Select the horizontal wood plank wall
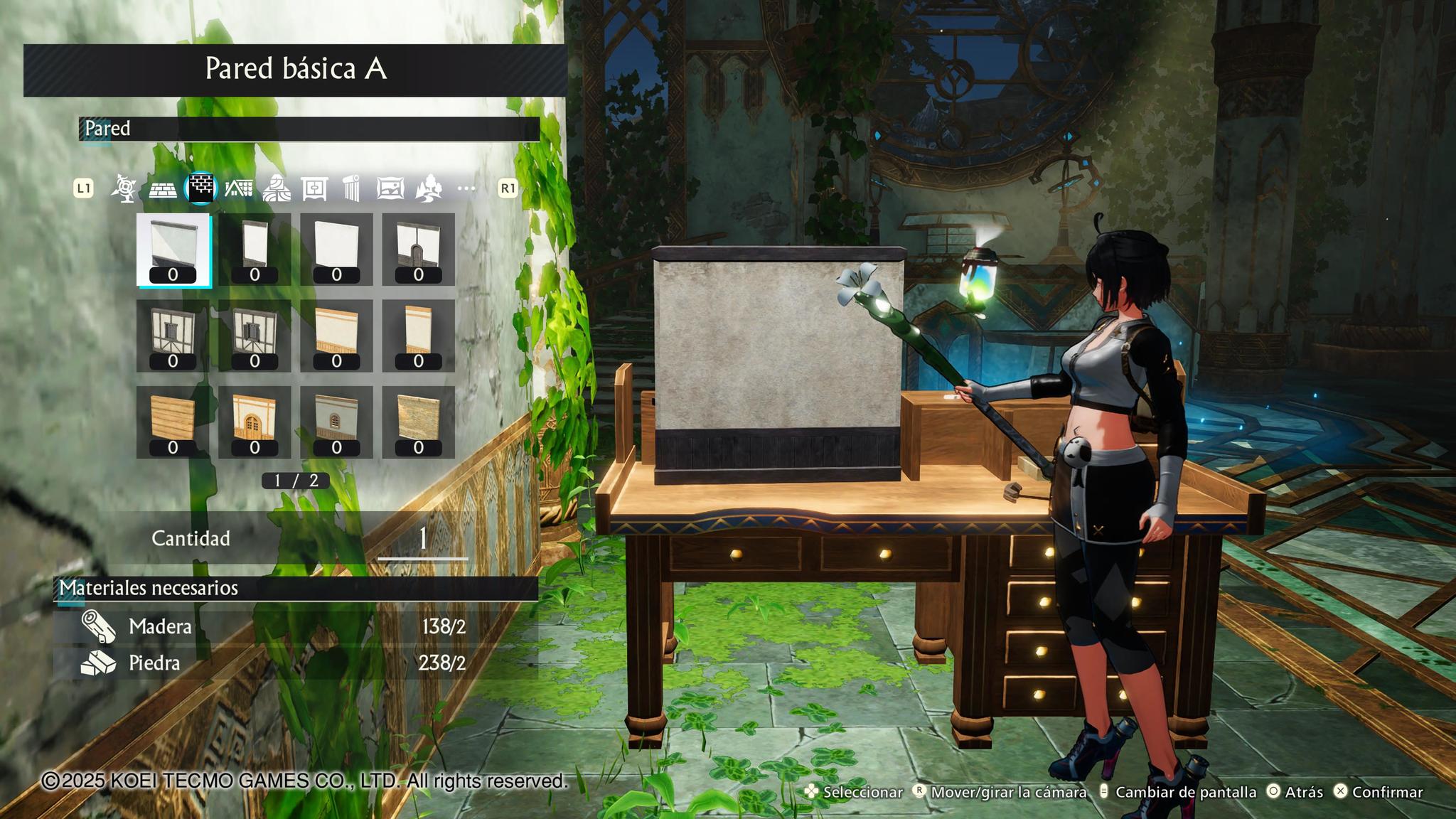The height and width of the screenshot is (819, 1456). [173, 422]
